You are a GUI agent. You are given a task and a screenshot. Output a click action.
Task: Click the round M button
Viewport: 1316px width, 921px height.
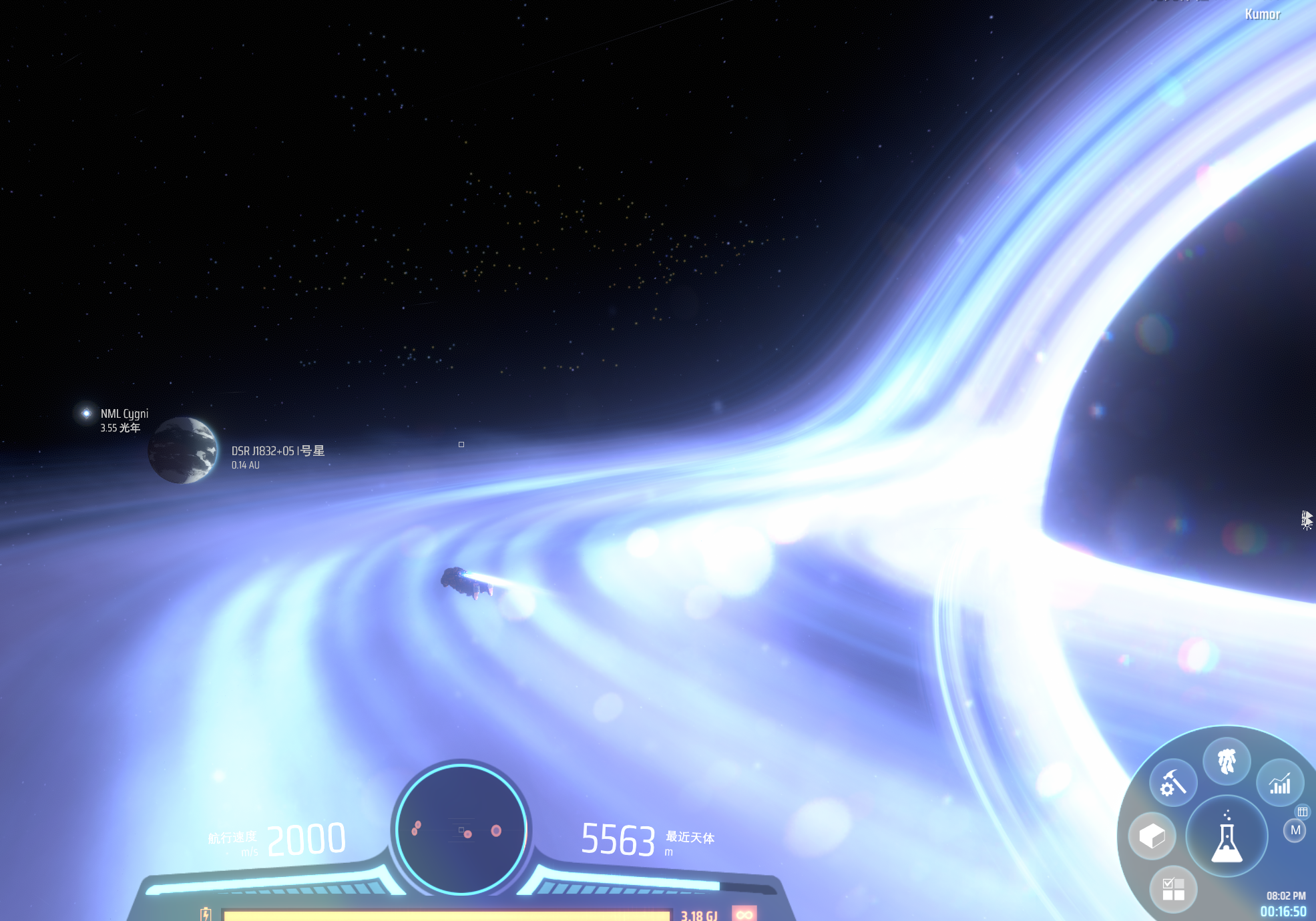1295,830
